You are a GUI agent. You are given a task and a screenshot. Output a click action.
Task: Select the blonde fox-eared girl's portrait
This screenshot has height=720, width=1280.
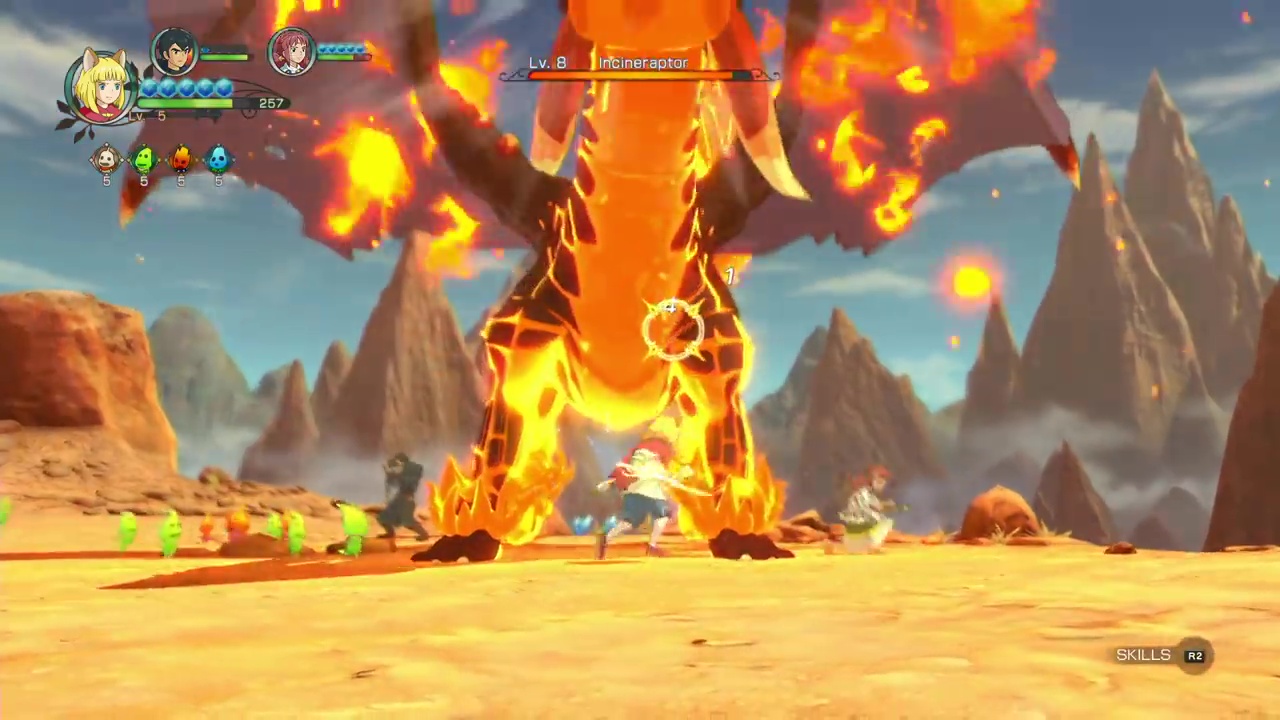[x=102, y=87]
